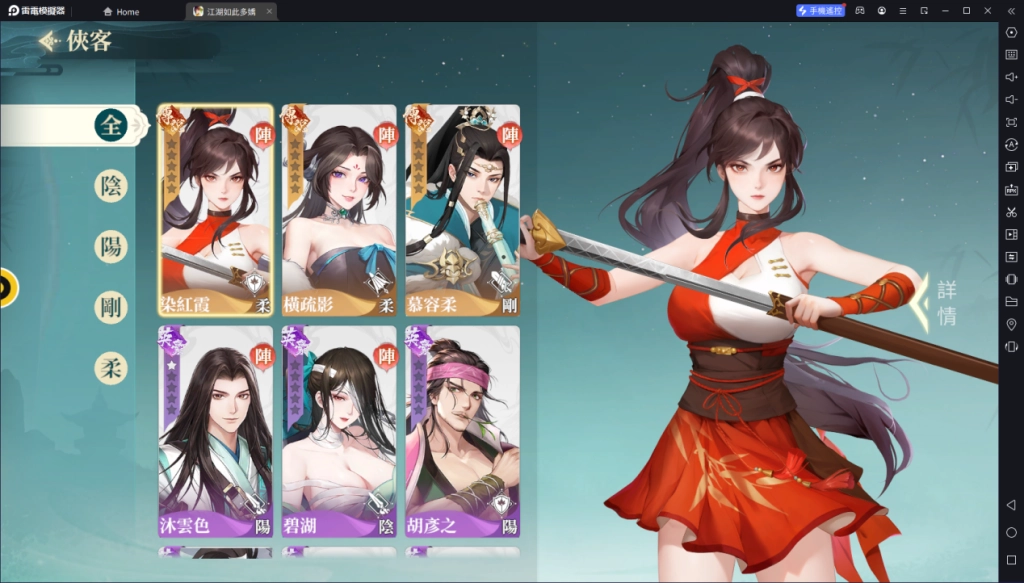Open the 沐雲色 hero card
This screenshot has width=1024, height=583.
coord(215,431)
